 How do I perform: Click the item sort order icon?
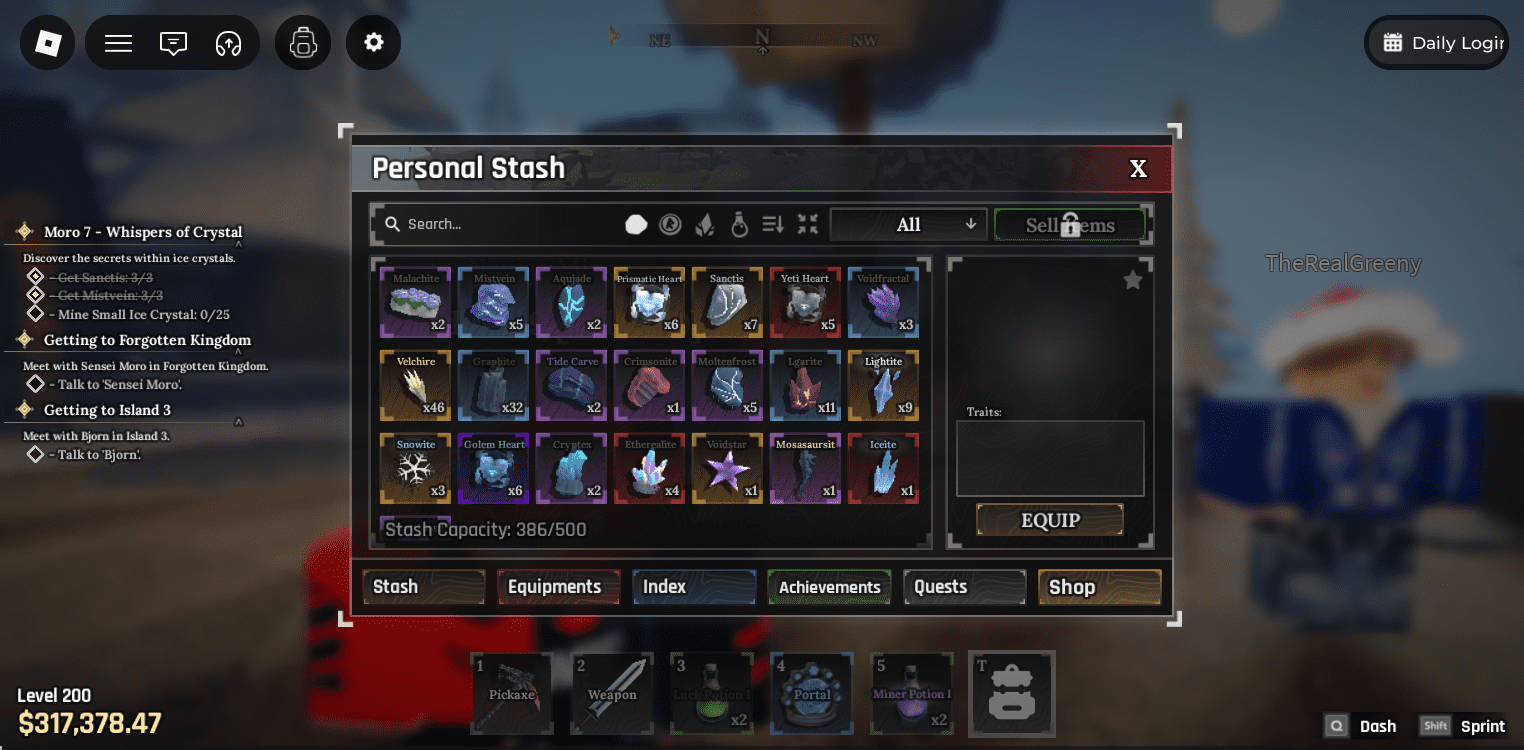click(x=773, y=224)
